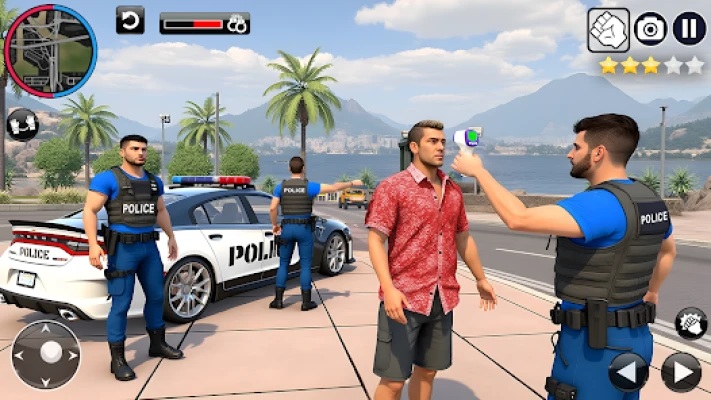Tap the round button below the minimap
This screenshot has width=711, height=400.
point(22,125)
